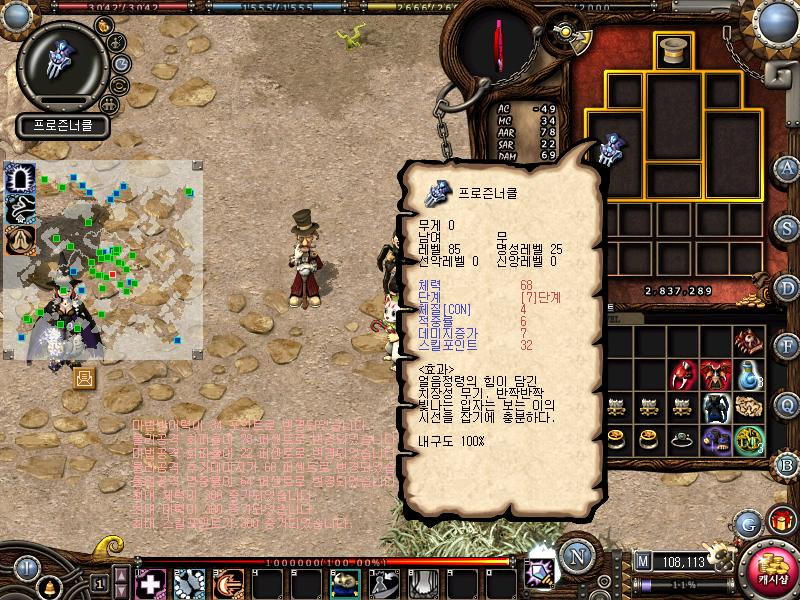The width and height of the screenshot is (800, 600).
Task: Activate the white cross hotbar skill
Action: click(x=151, y=582)
